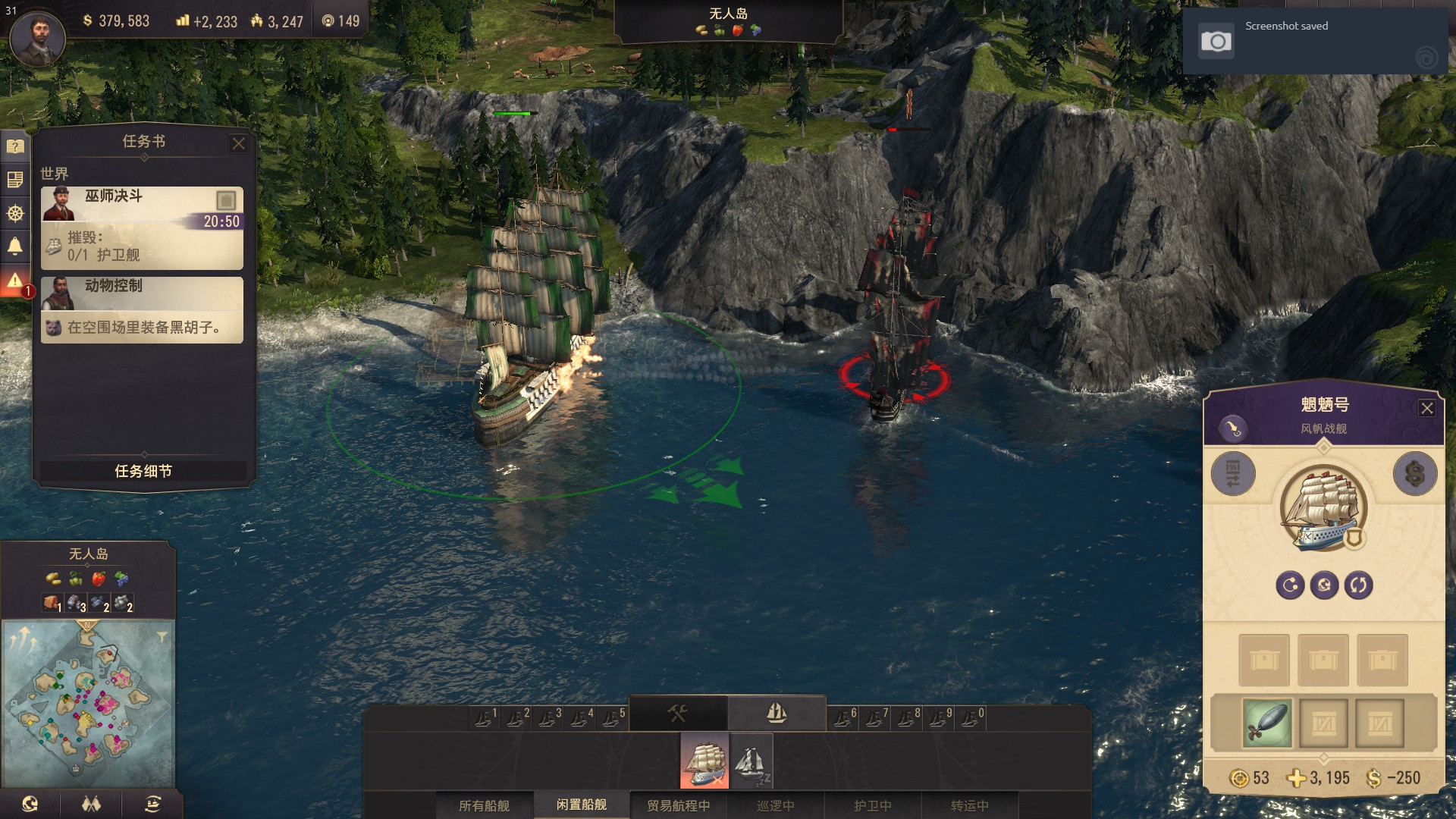The height and width of the screenshot is (819, 1456).
Task: Click the Screenshot saved notification
Action: click(1315, 41)
